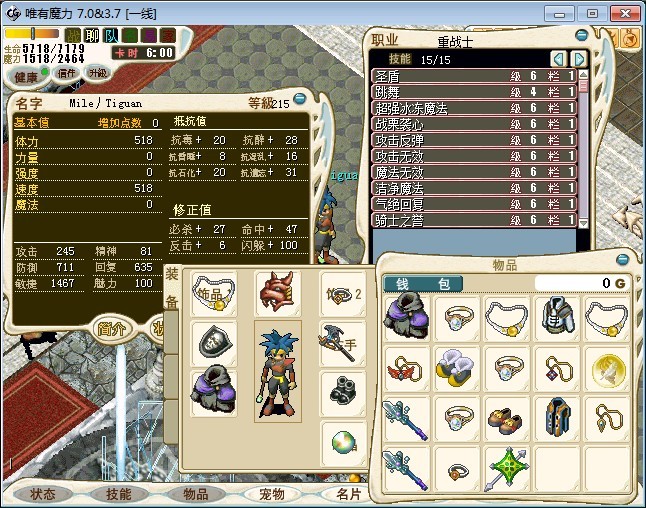
Task: Close the game window
Action: tap(624, 13)
